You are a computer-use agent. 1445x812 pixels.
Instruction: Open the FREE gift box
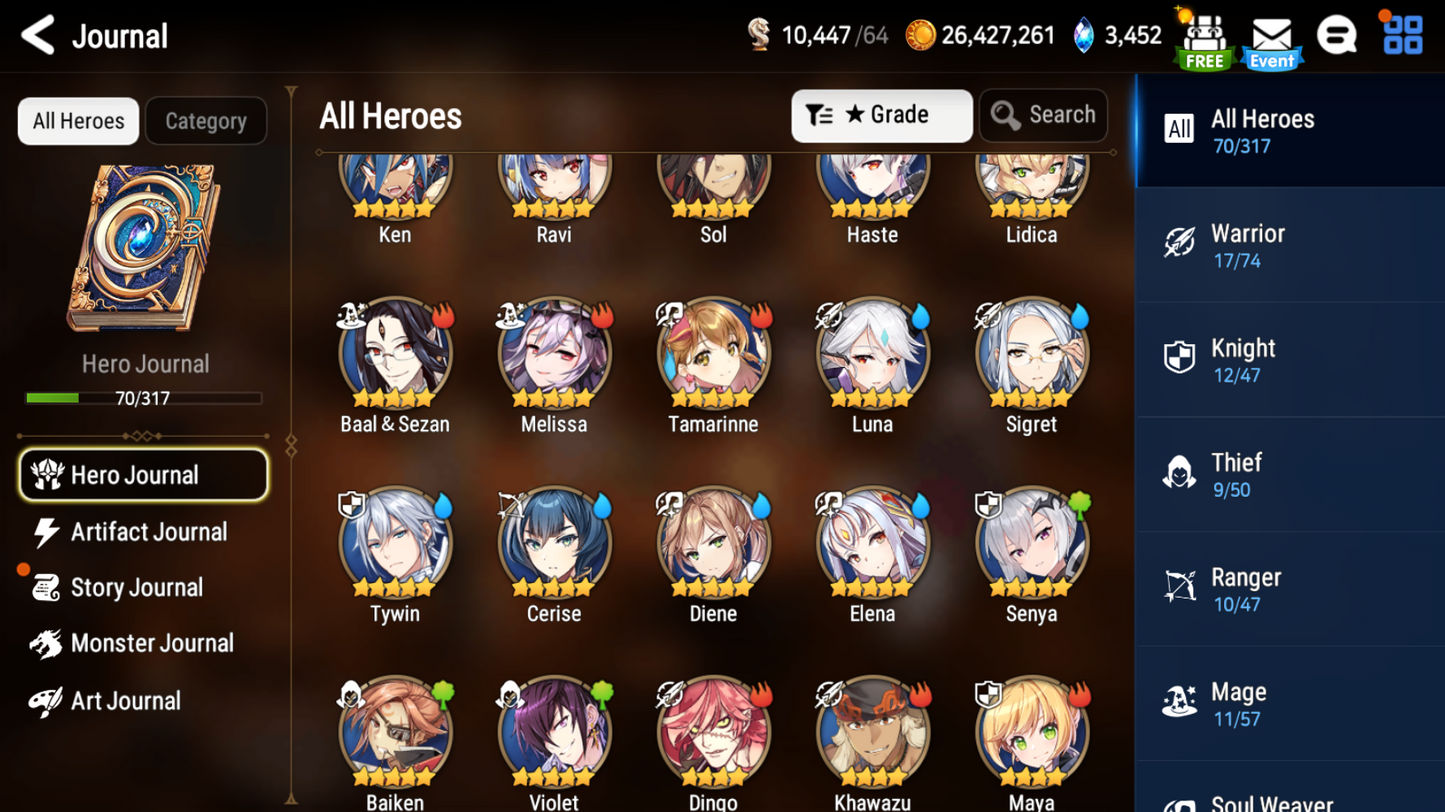[1203, 36]
